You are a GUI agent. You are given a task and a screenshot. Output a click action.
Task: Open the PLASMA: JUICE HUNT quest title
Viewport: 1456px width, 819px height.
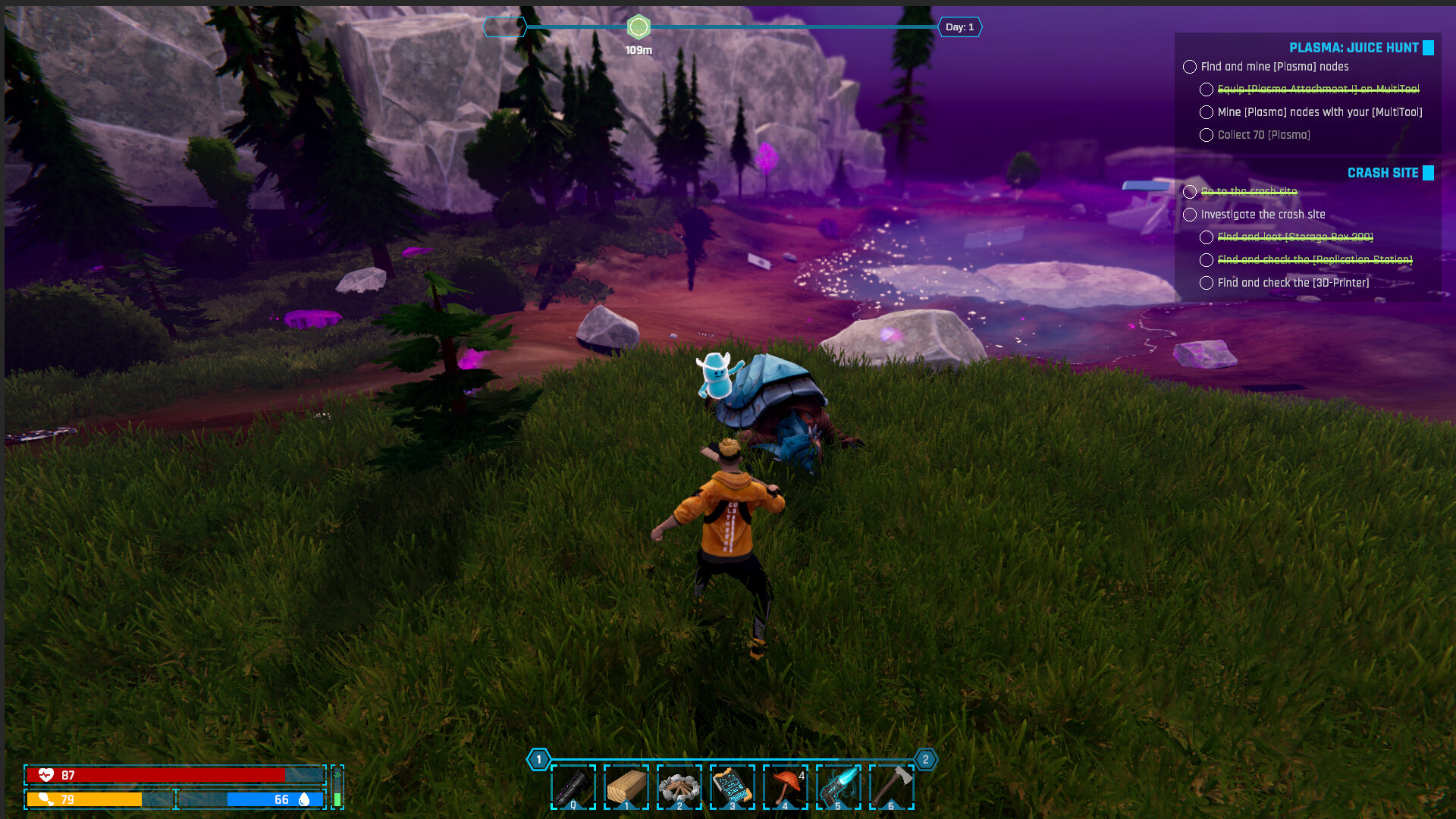click(x=1354, y=47)
